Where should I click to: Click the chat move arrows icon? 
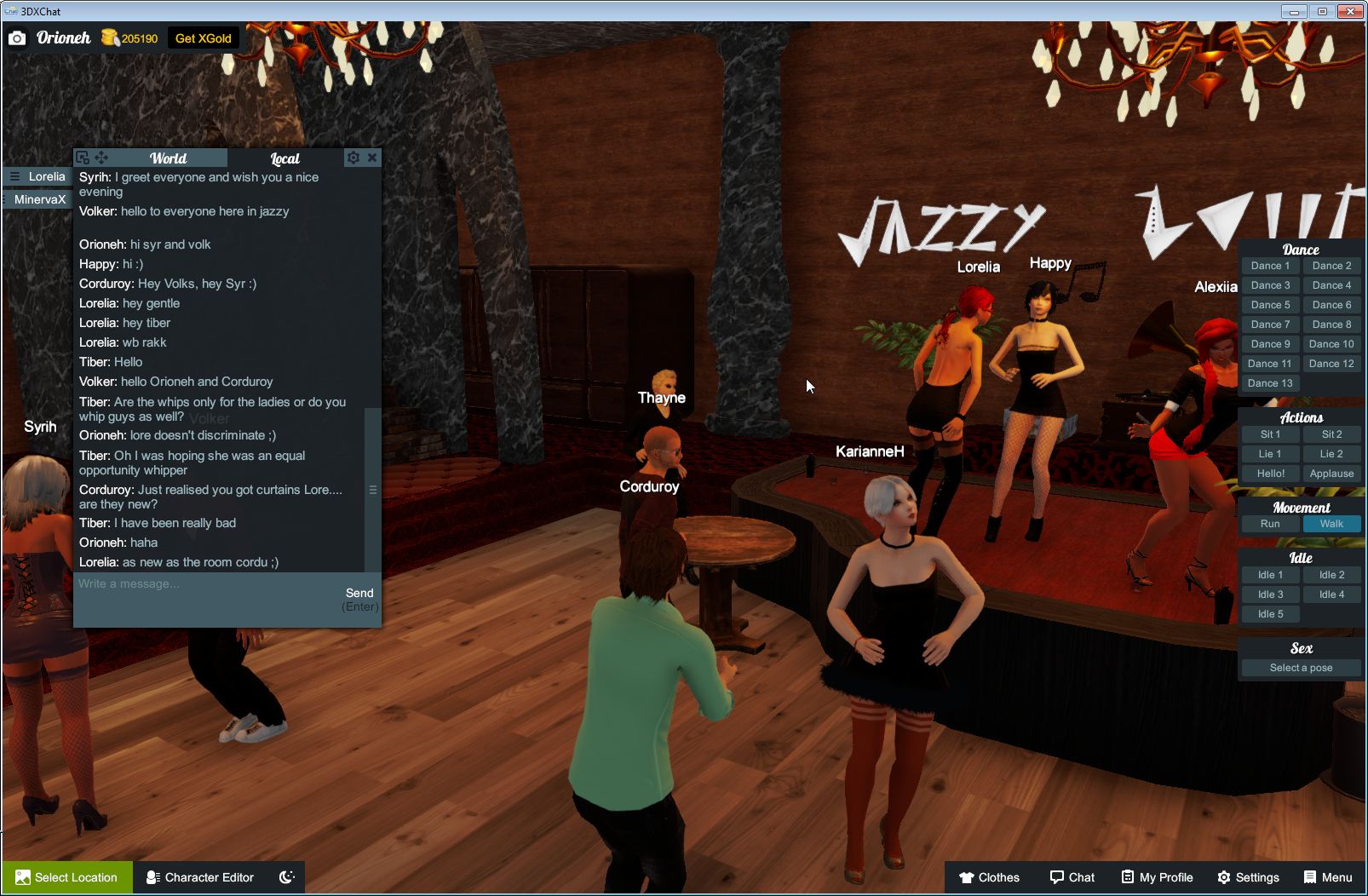102,157
